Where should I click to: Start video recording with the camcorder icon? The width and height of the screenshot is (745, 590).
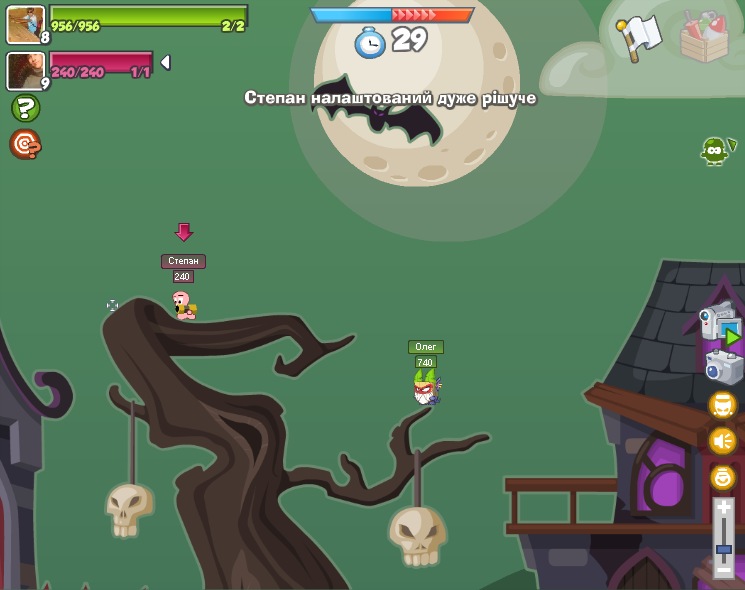tap(720, 324)
